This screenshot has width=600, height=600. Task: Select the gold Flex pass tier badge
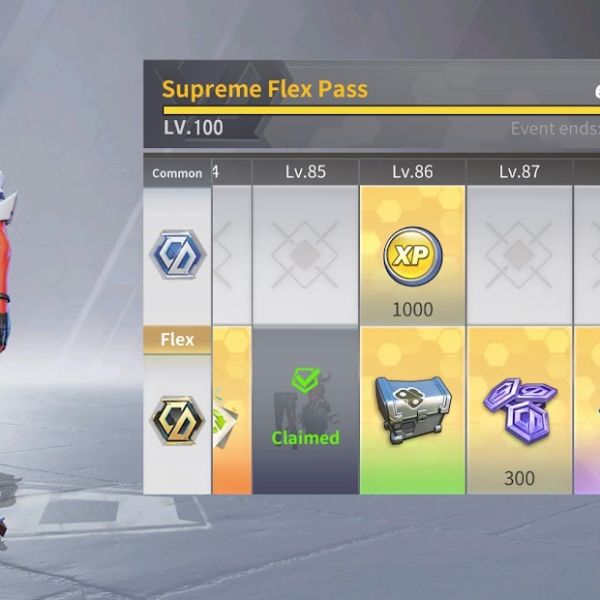(x=177, y=420)
